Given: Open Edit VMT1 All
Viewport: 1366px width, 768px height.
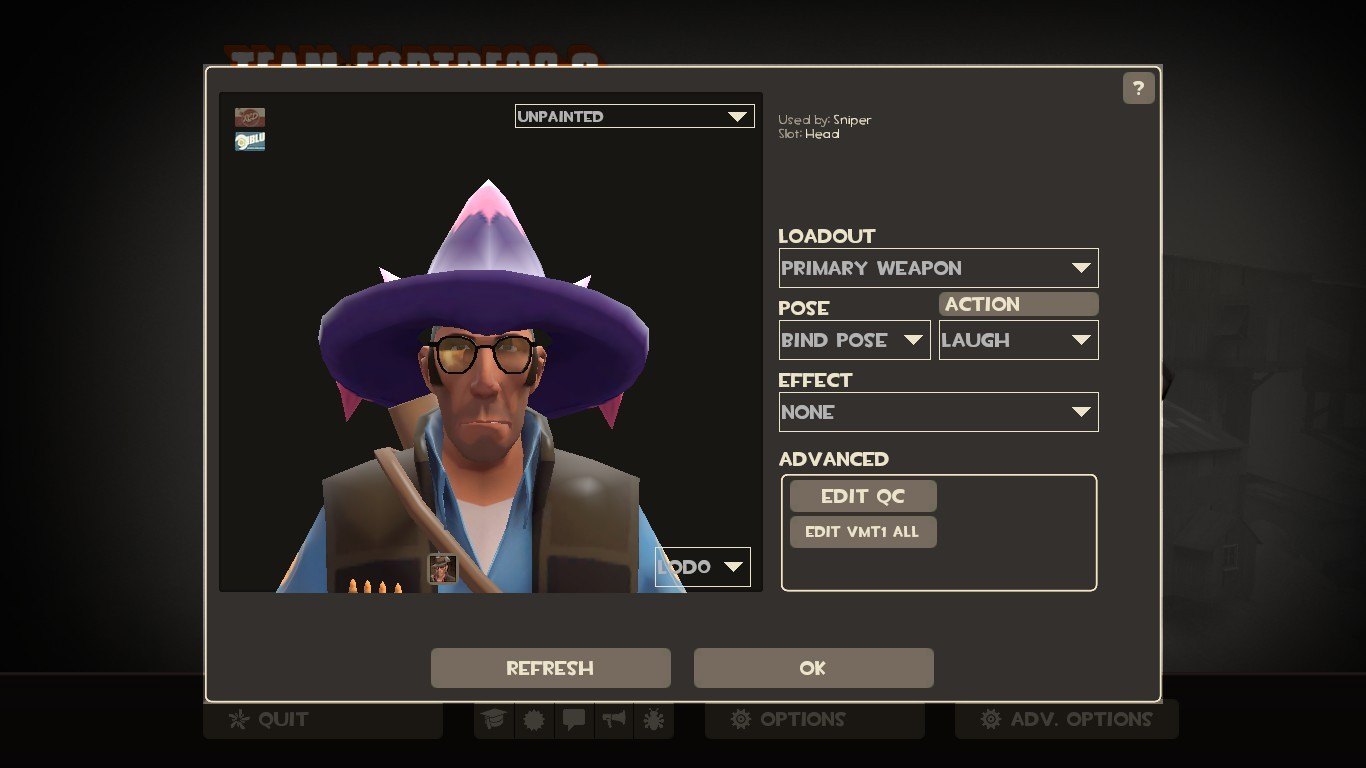Looking at the screenshot, I should (x=862, y=532).
